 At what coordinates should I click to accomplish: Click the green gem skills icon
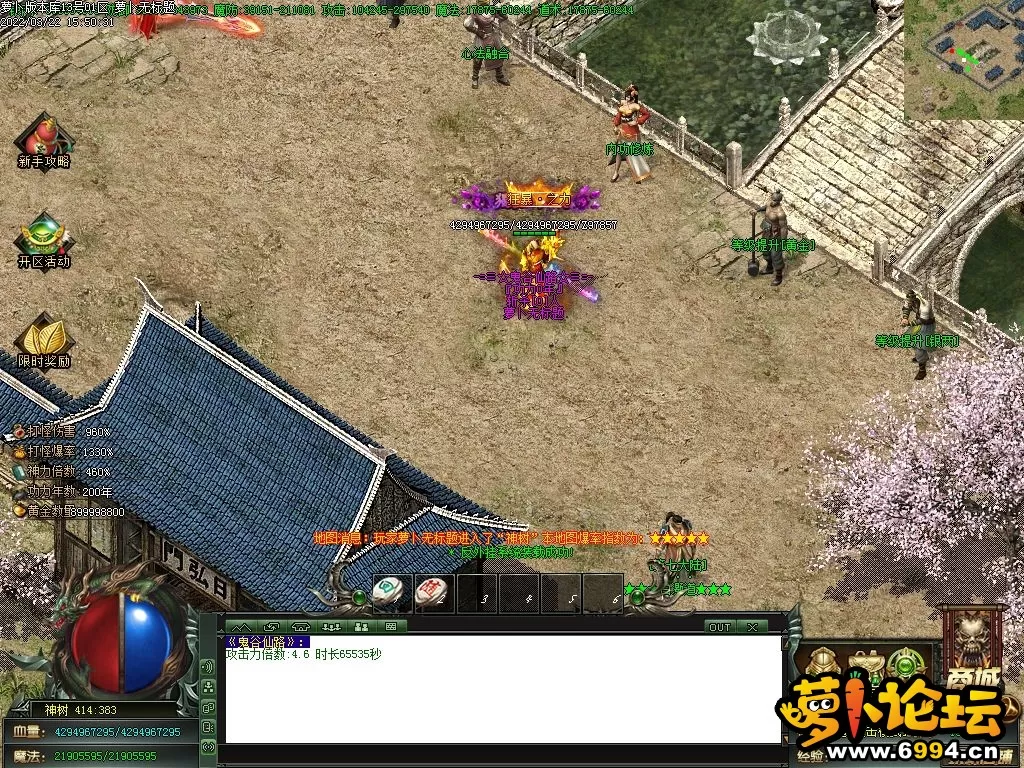[x=905, y=663]
